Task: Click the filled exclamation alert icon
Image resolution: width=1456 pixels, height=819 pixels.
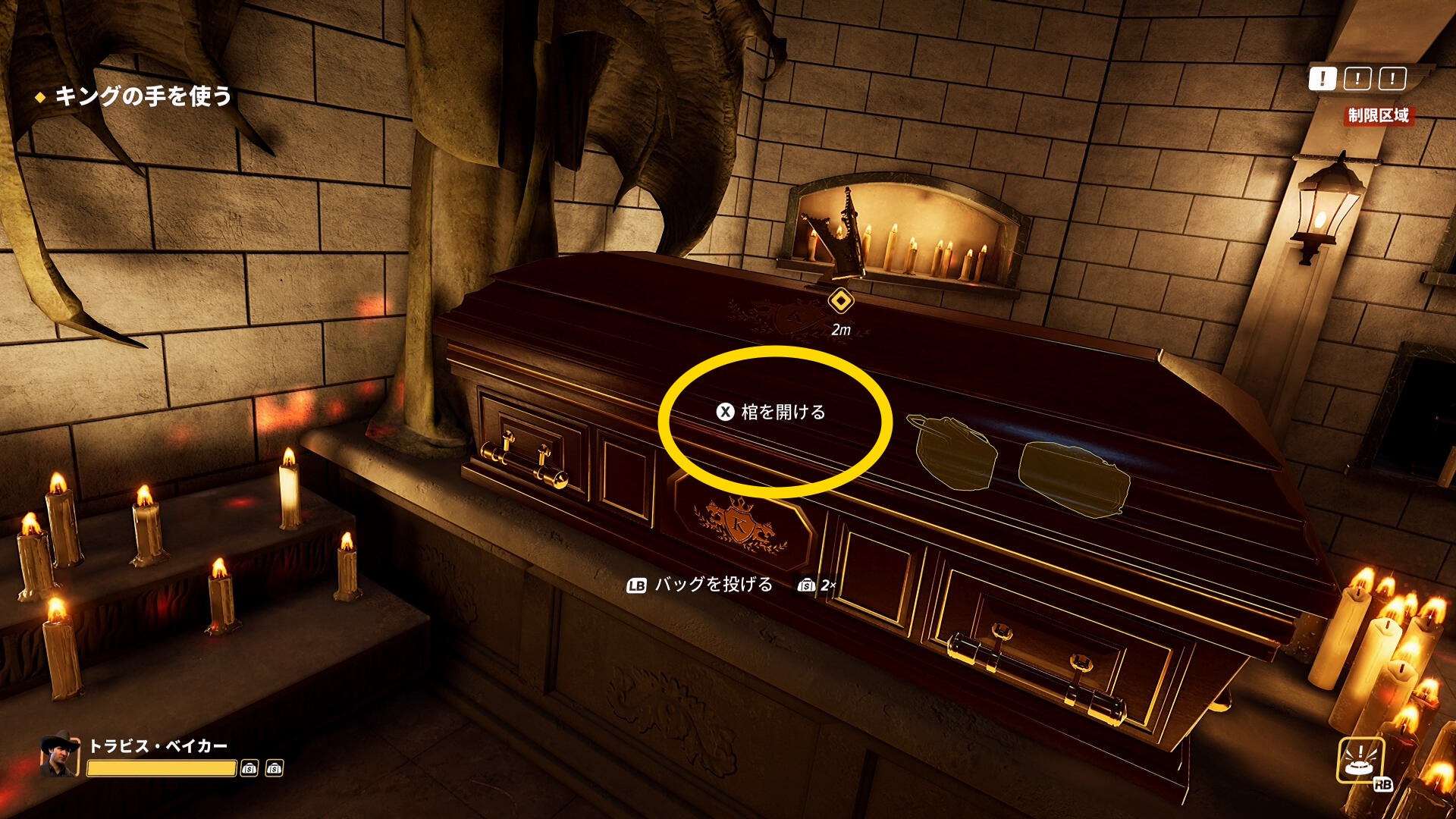Action: [x=1322, y=78]
